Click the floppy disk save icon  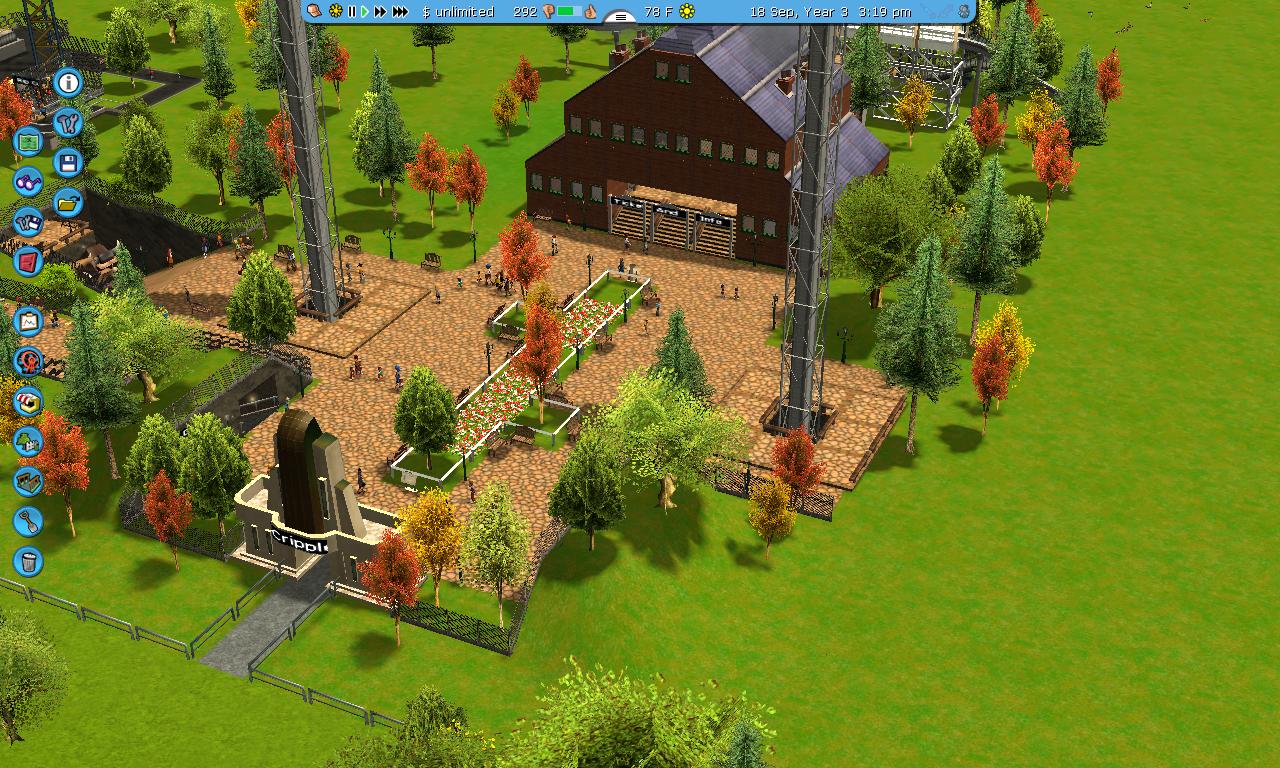[68, 162]
